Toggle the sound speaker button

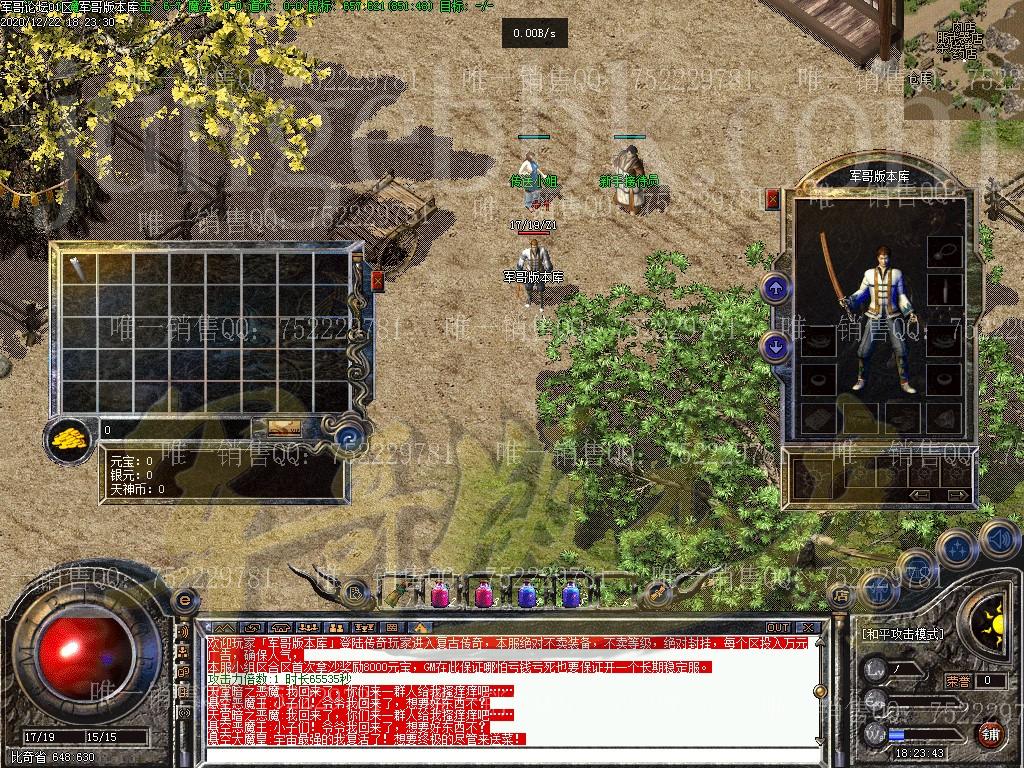pyautogui.click(x=999, y=540)
